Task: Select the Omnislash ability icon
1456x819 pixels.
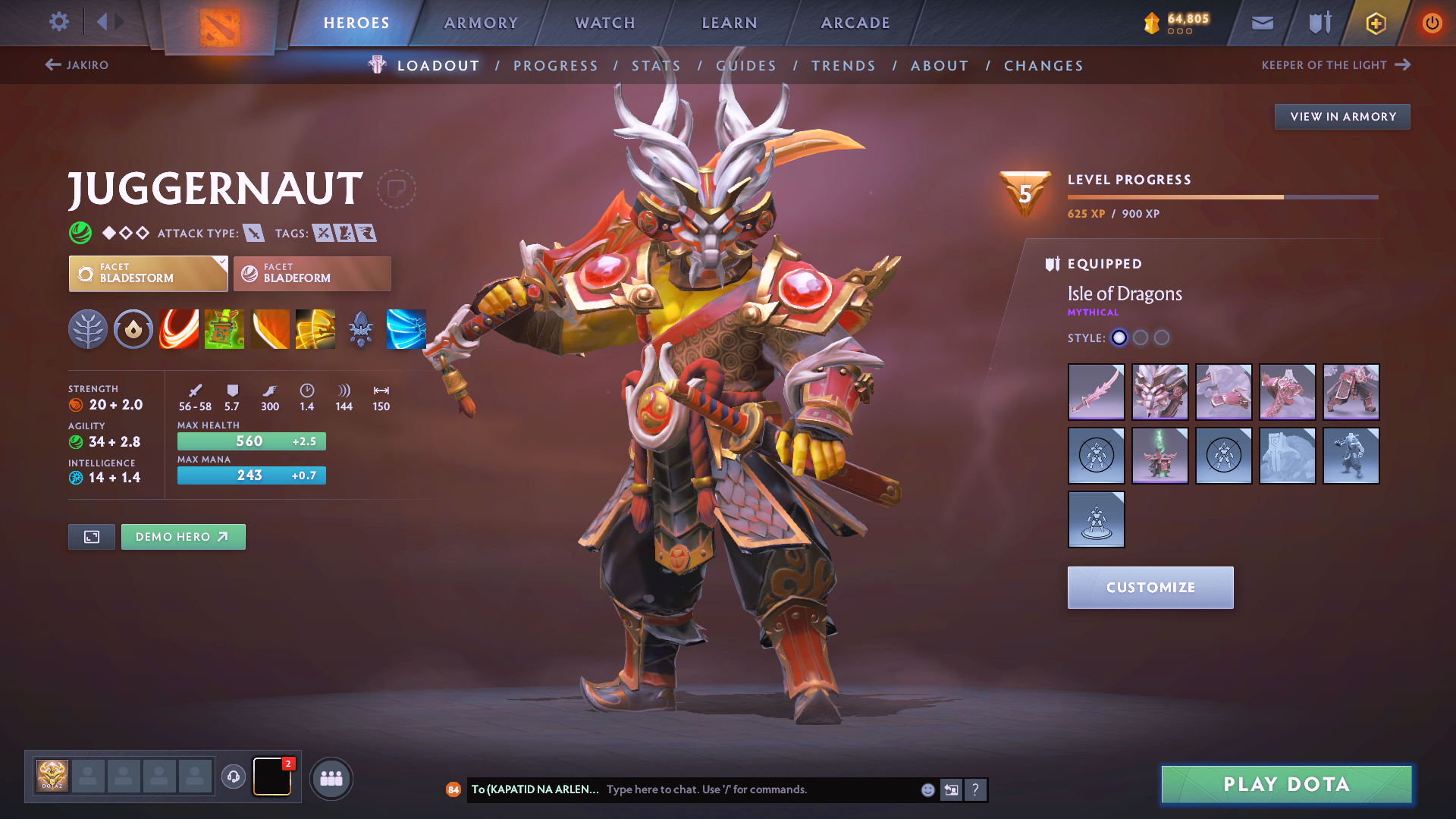Action: (x=406, y=329)
